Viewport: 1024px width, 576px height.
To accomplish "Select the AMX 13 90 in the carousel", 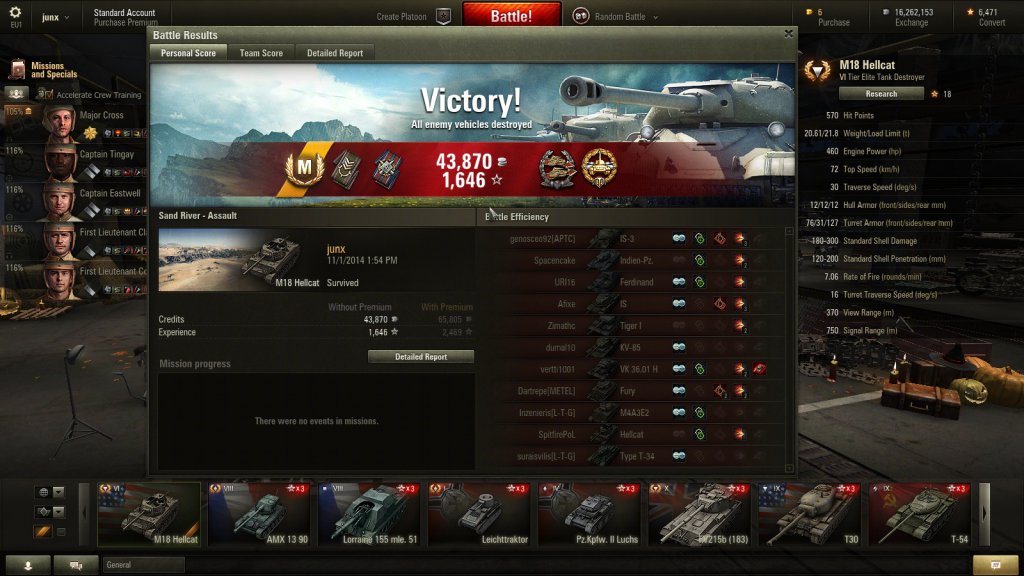I will pyautogui.click(x=259, y=513).
